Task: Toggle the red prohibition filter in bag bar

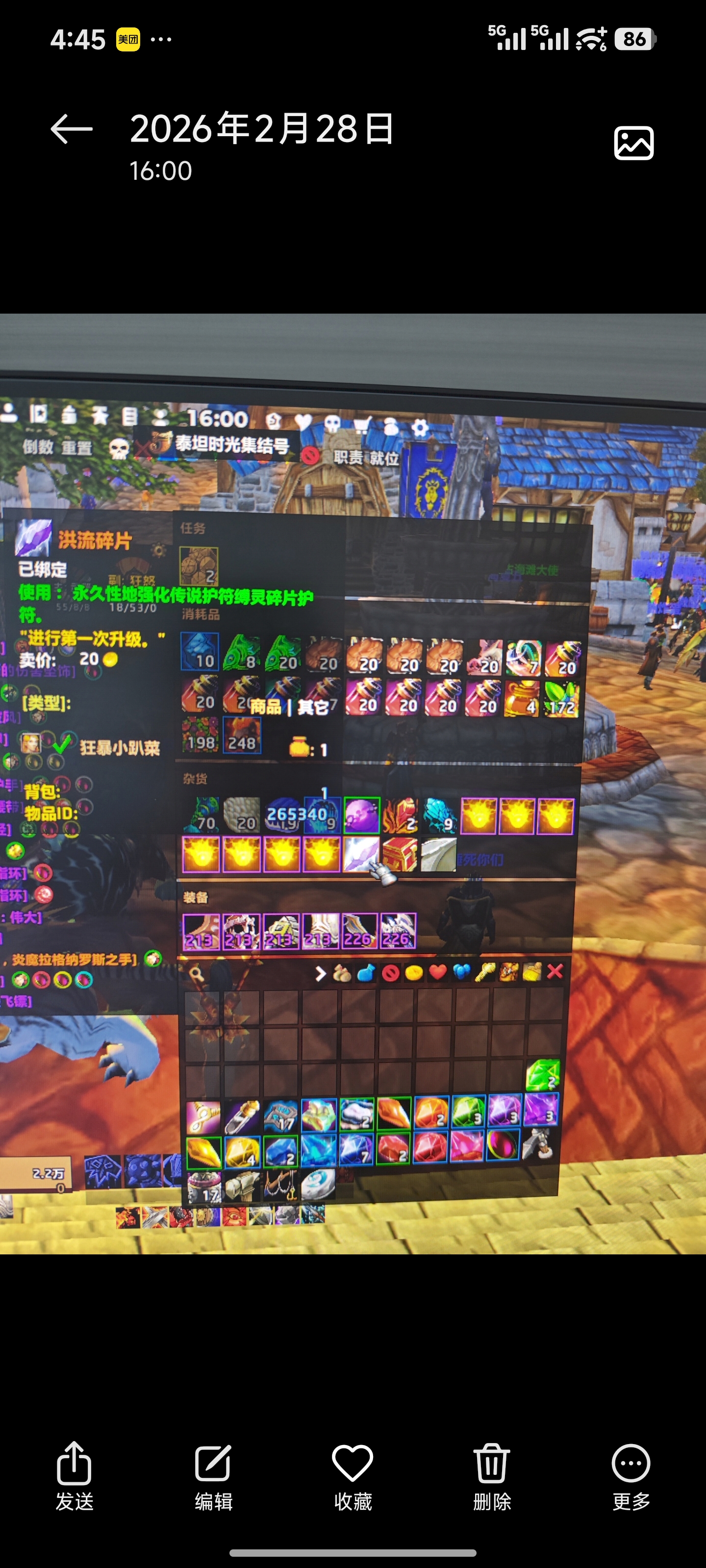Action: tap(390, 972)
